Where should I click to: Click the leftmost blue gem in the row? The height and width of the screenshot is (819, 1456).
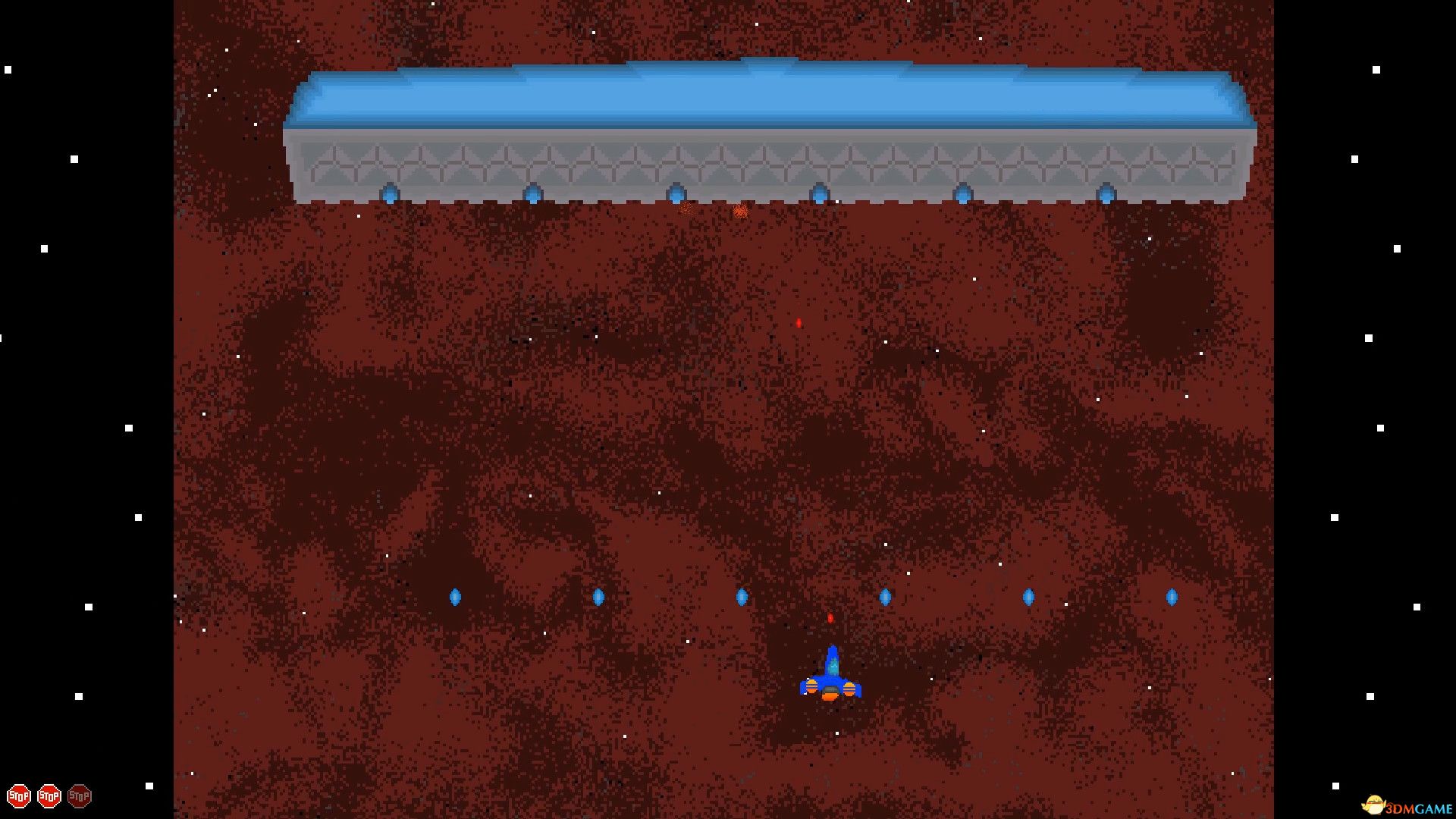pos(455,597)
